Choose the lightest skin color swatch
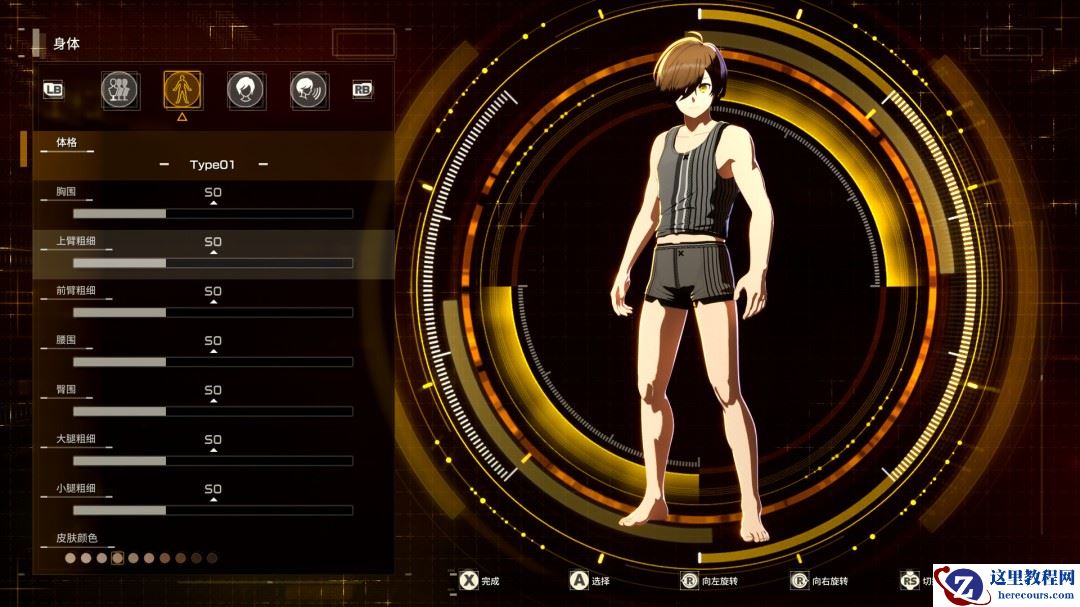Screen dimensions: 1080x607 pos(70,558)
